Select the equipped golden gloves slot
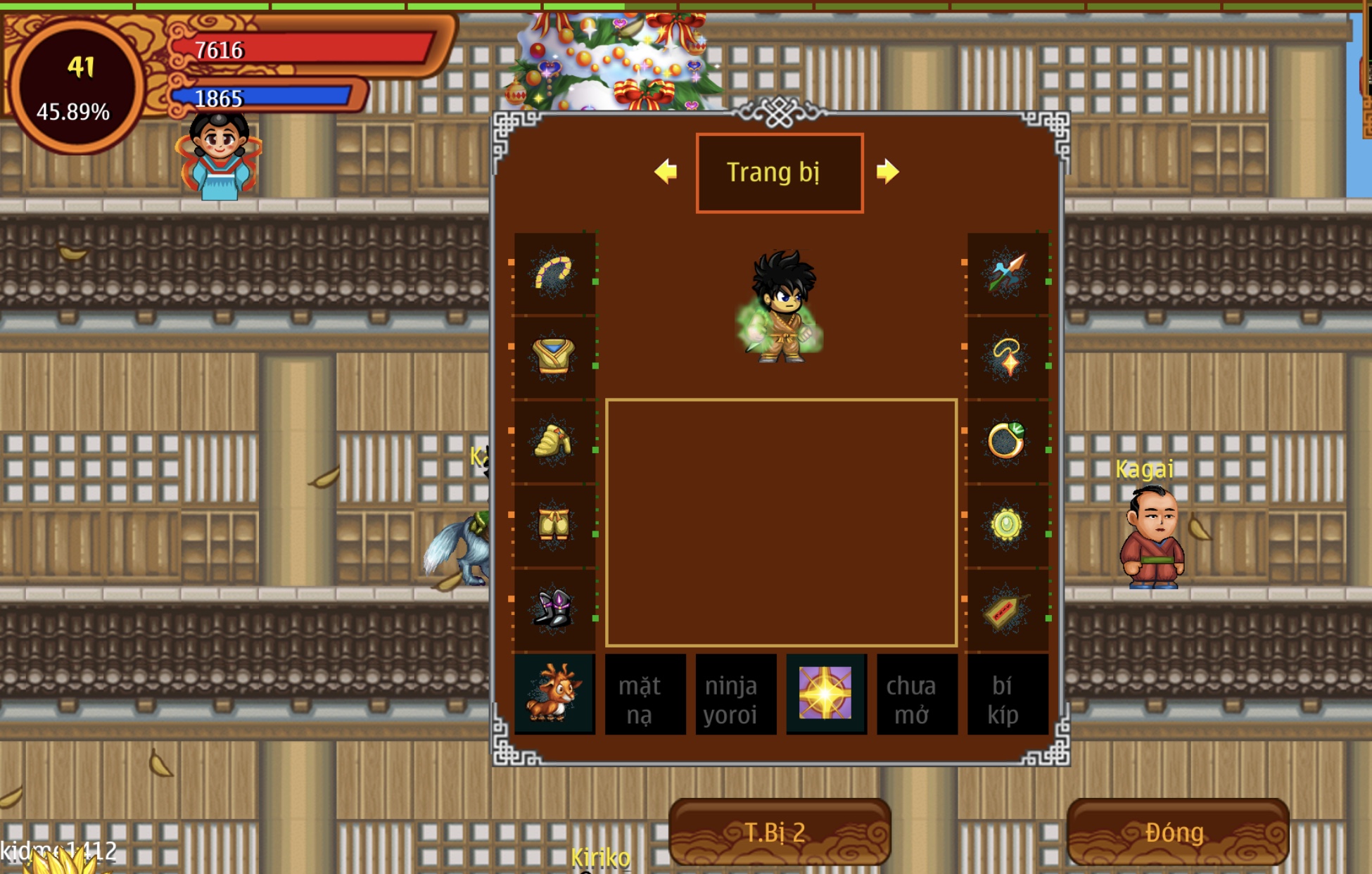This screenshot has width=1372, height=874. [x=554, y=441]
